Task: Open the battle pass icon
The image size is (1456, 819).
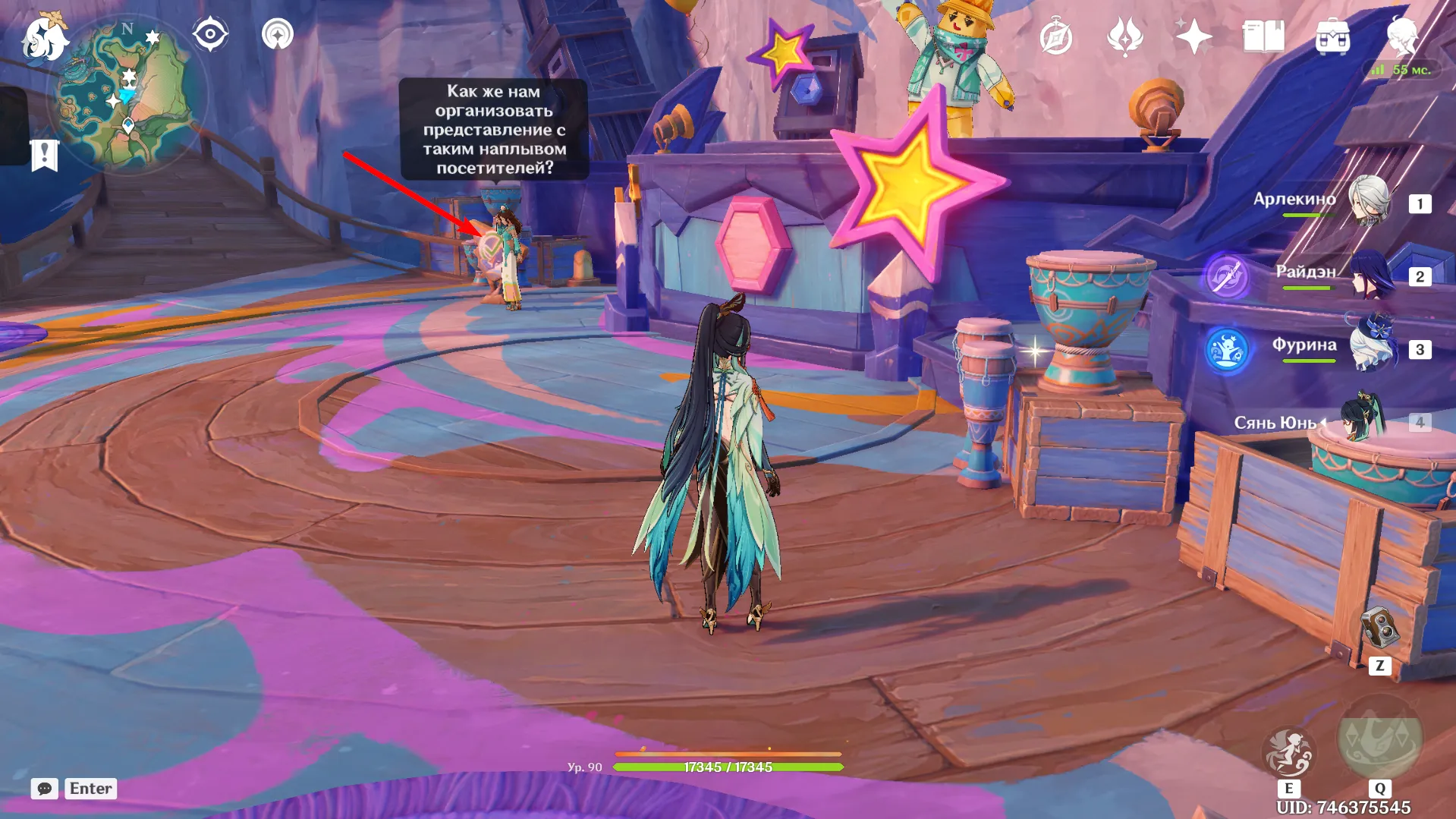Action: tap(1124, 37)
